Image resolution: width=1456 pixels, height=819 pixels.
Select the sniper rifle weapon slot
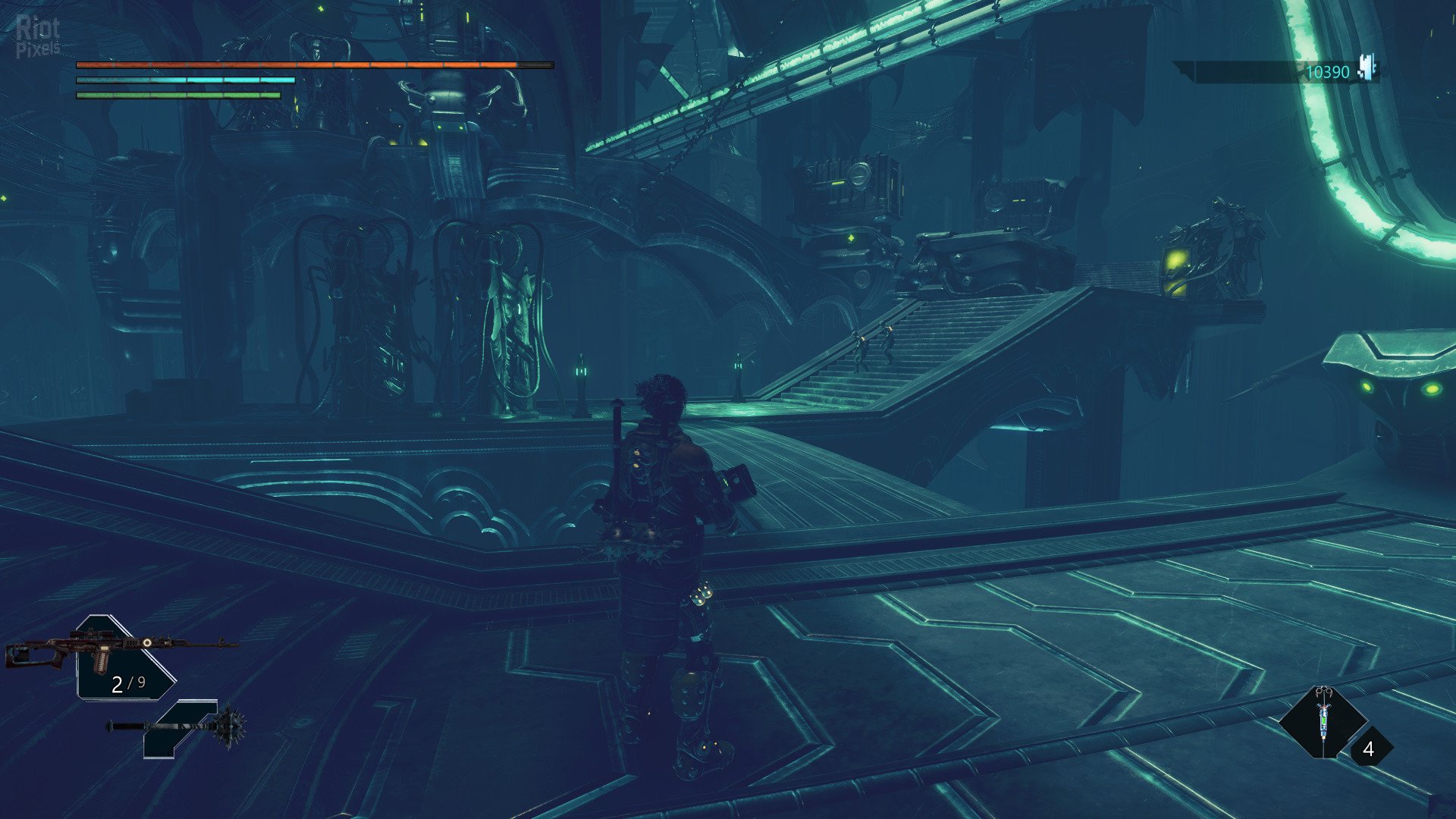coord(121,654)
